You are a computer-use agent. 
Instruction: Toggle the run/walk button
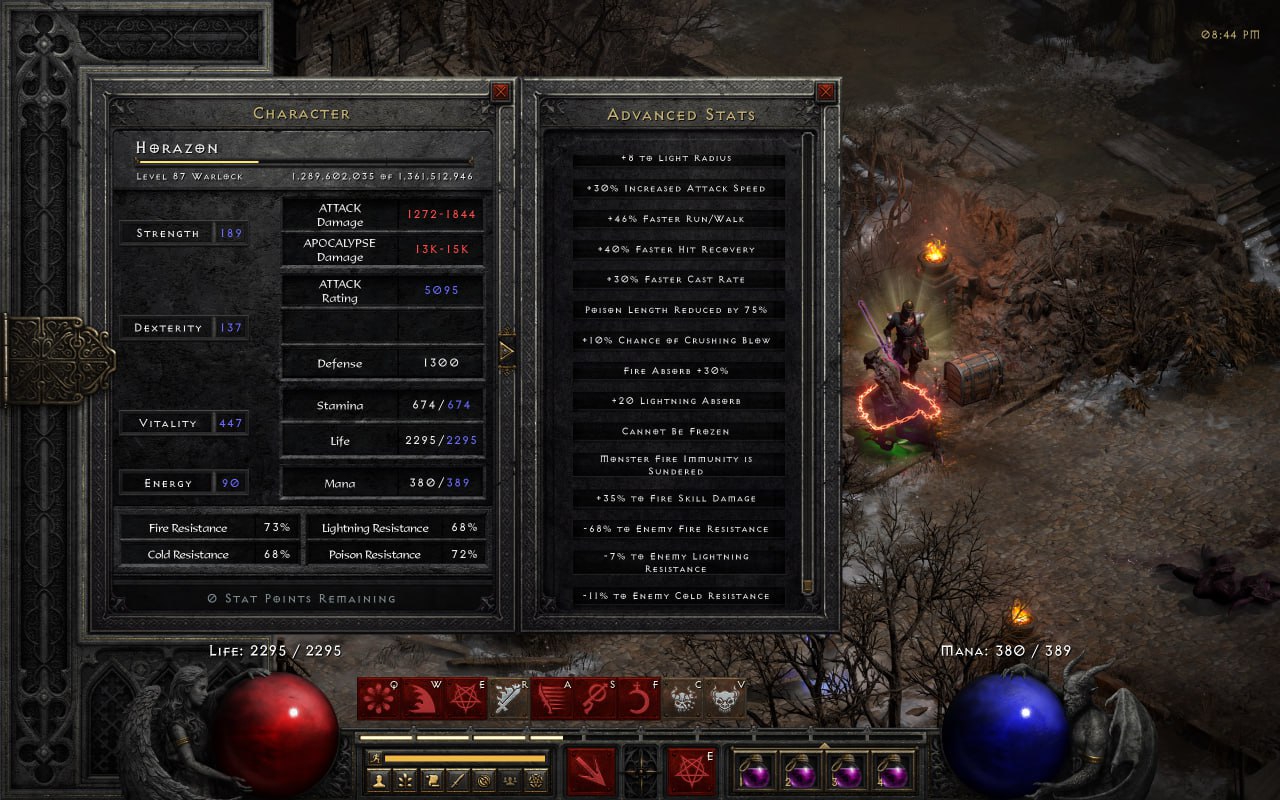point(375,758)
